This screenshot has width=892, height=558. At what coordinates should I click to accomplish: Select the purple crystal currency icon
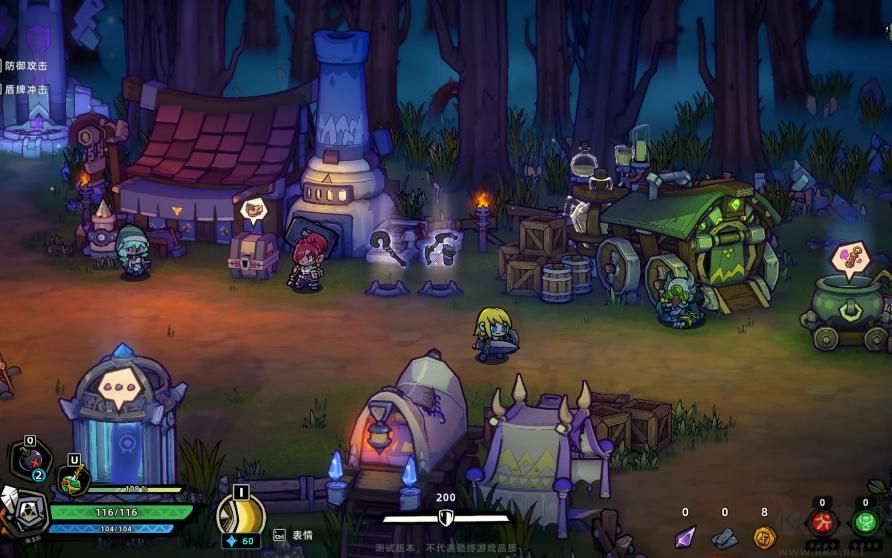point(685,537)
